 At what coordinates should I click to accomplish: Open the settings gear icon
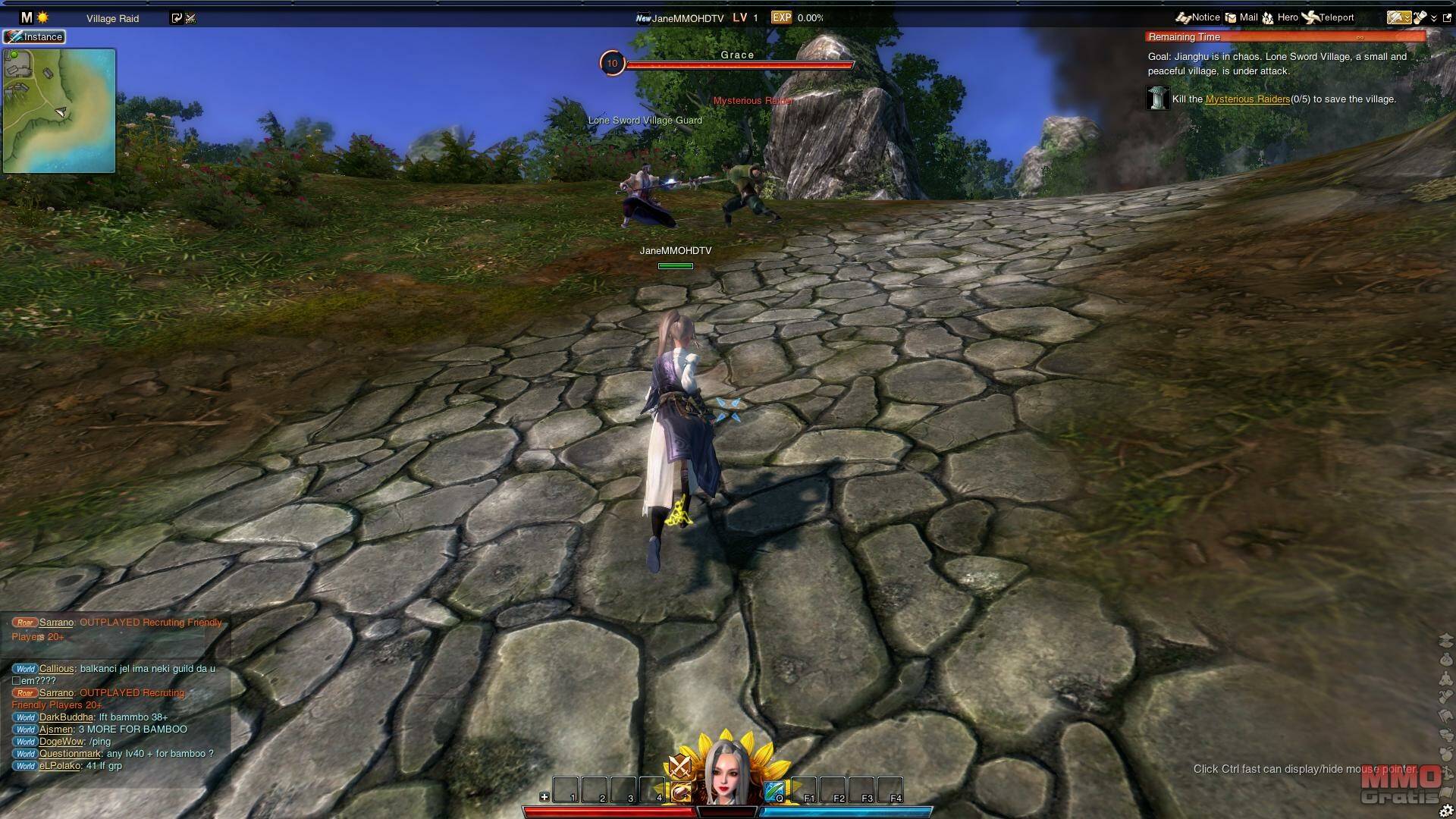coord(1446,810)
